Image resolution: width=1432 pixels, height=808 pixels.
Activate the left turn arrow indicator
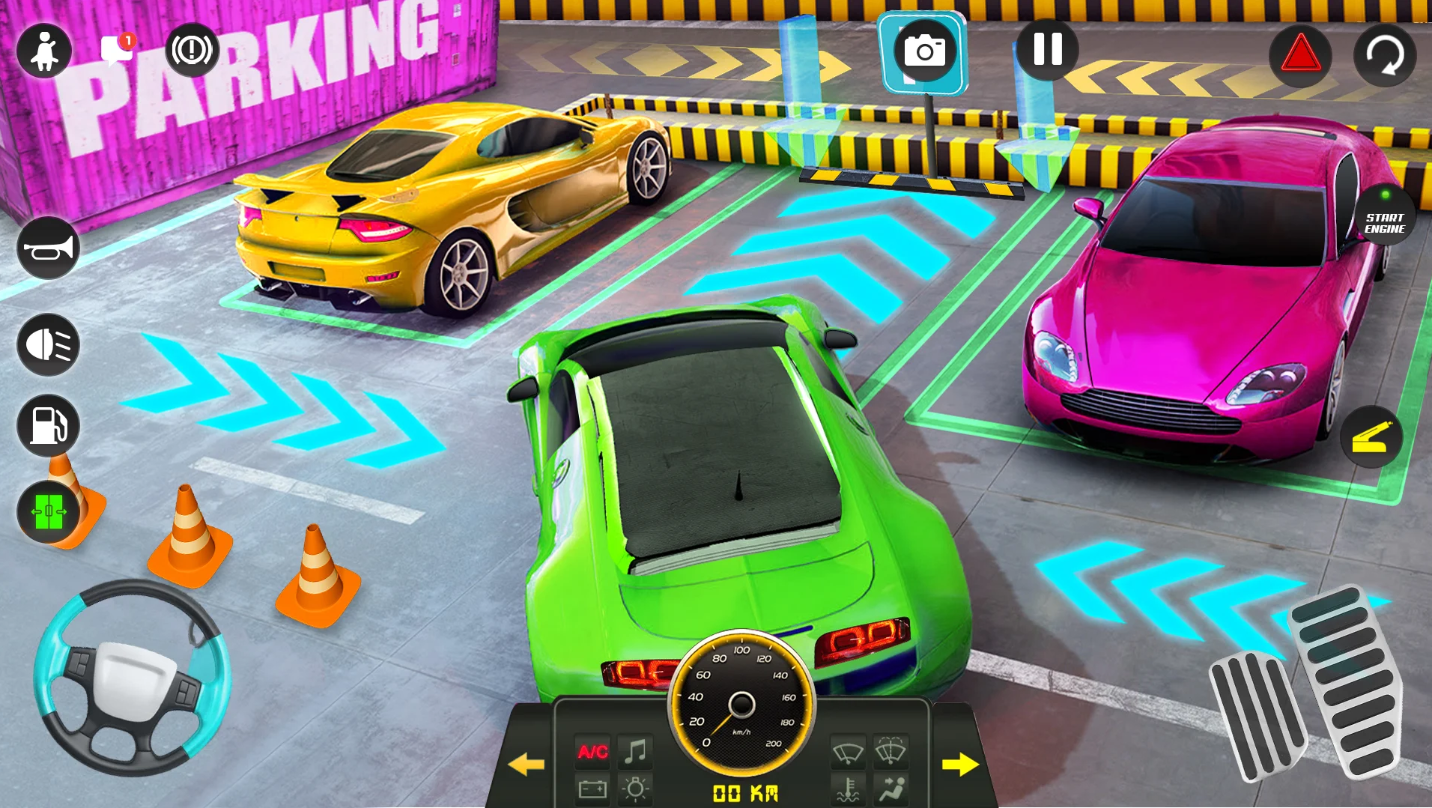(x=526, y=765)
